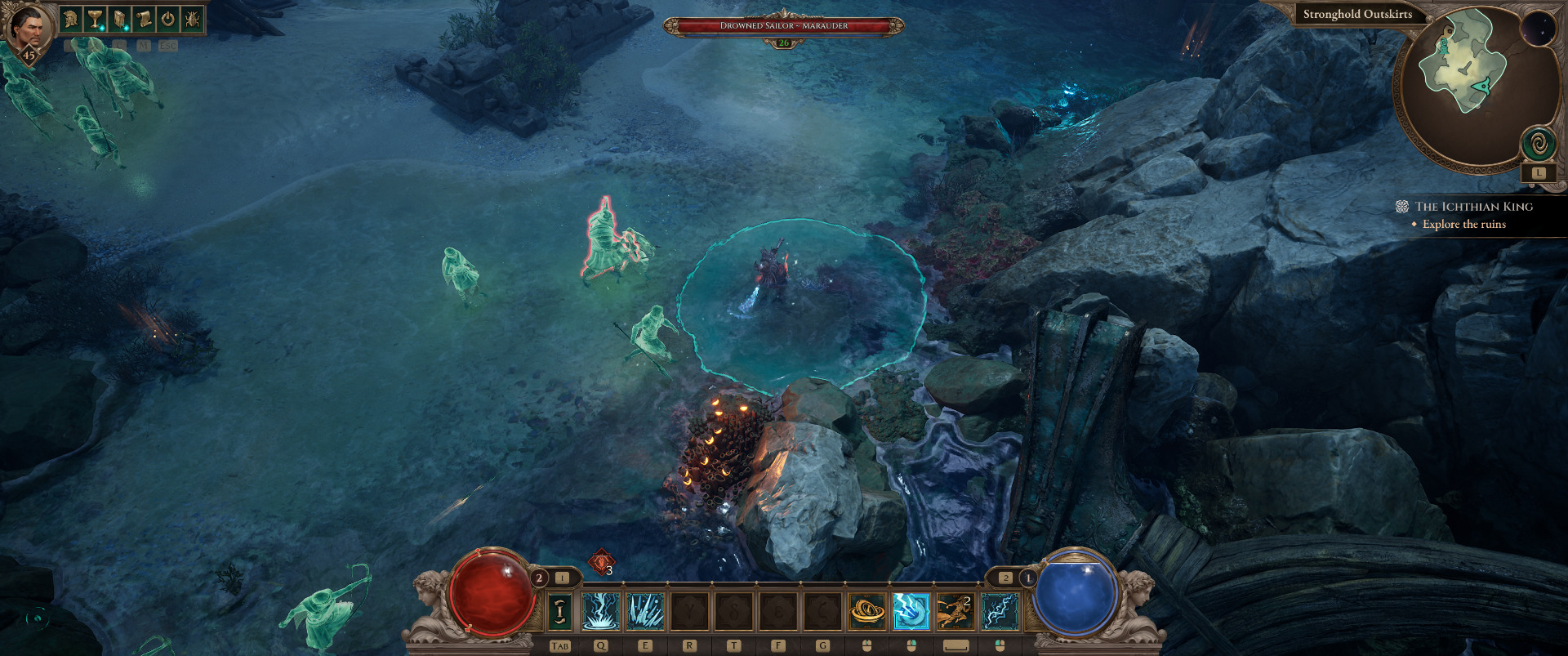Click the beetle bug-report icon
The width and height of the screenshot is (1568, 656).
pyautogui.click(x=193, y=18)
